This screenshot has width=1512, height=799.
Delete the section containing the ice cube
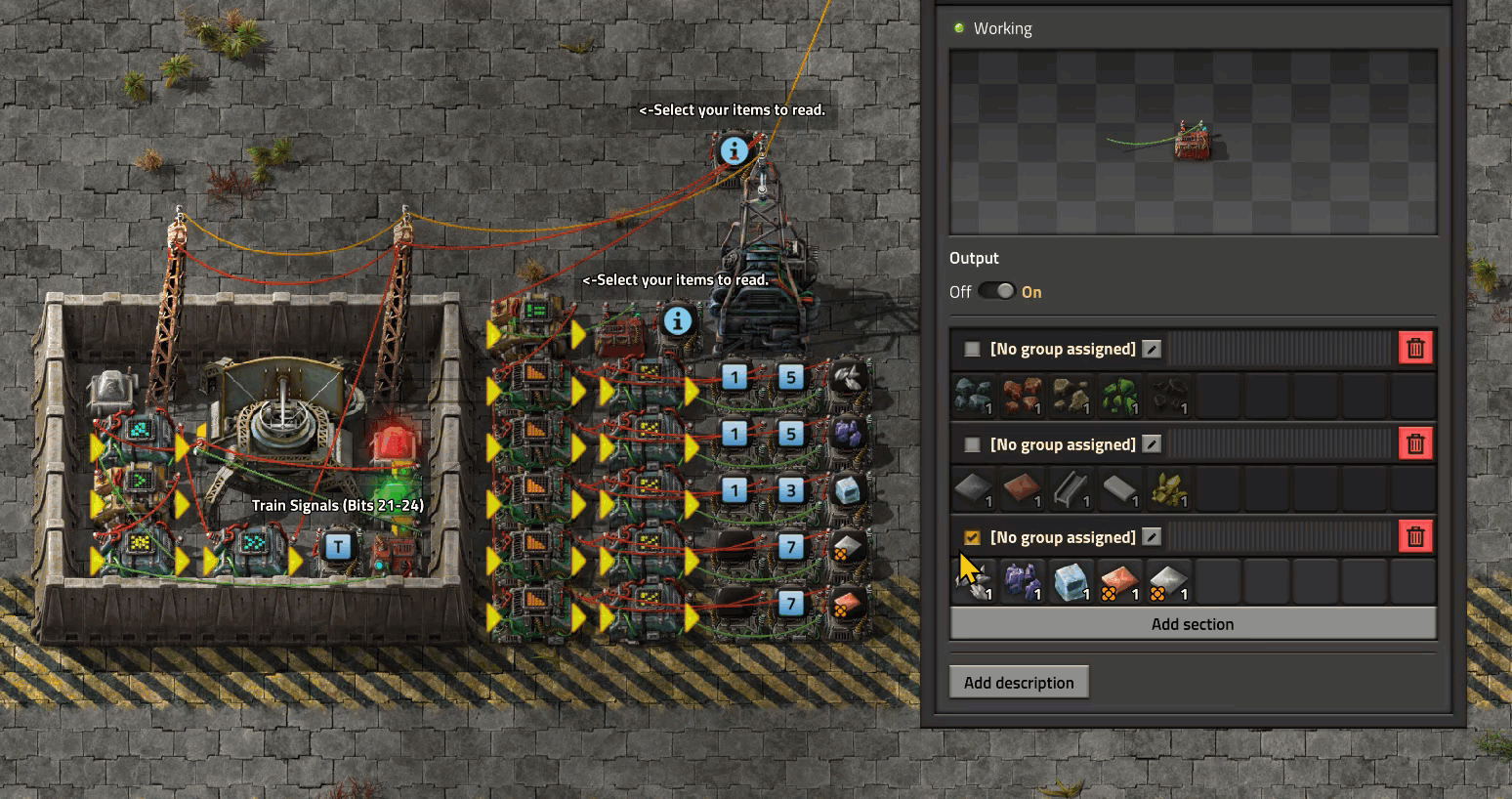coord(1415,537)
